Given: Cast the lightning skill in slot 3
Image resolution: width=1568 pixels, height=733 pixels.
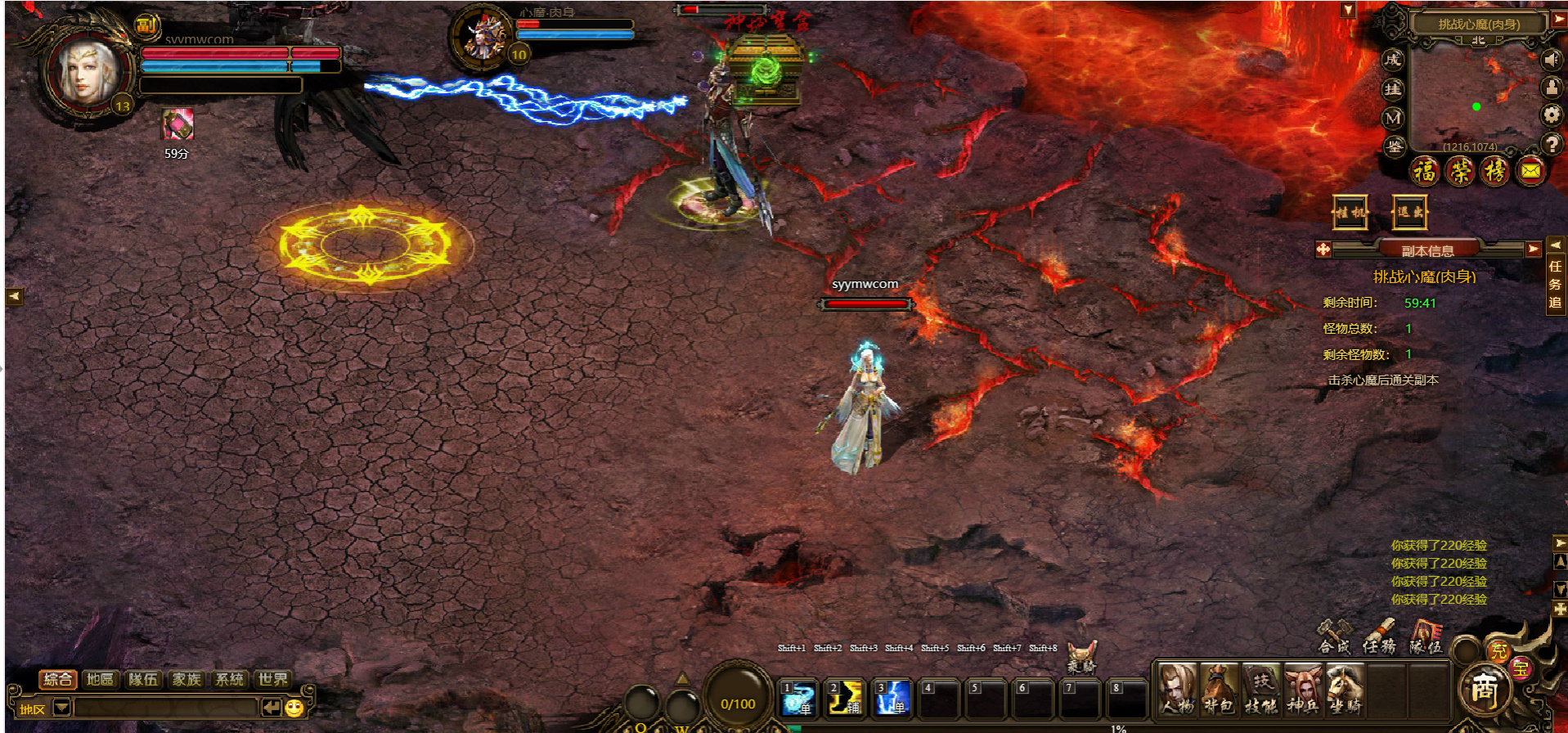Looking at the screenshot, I should pyautogui.click(x=891, y=698).
